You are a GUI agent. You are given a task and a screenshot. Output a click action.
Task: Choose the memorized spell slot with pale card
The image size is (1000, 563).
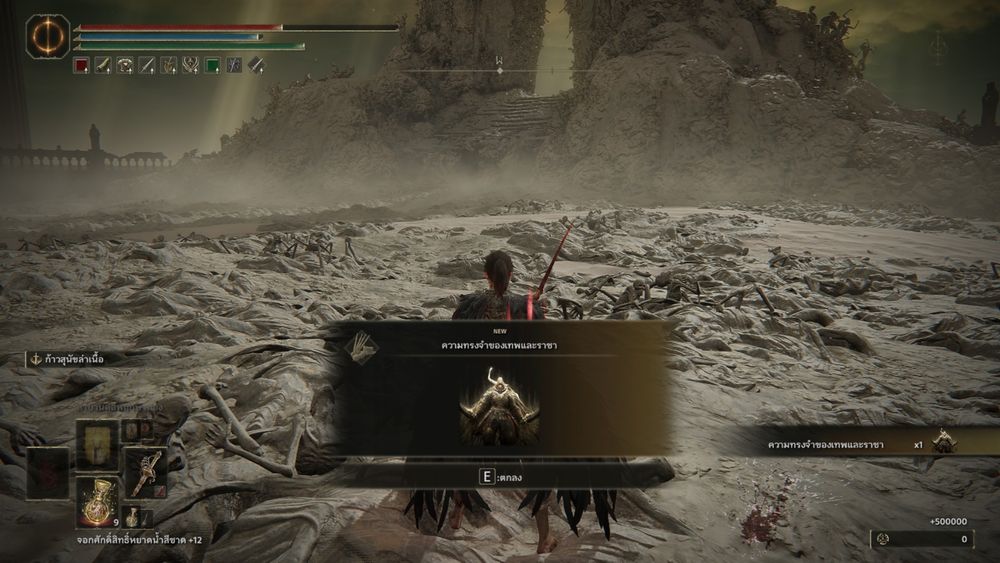point(97,443)
